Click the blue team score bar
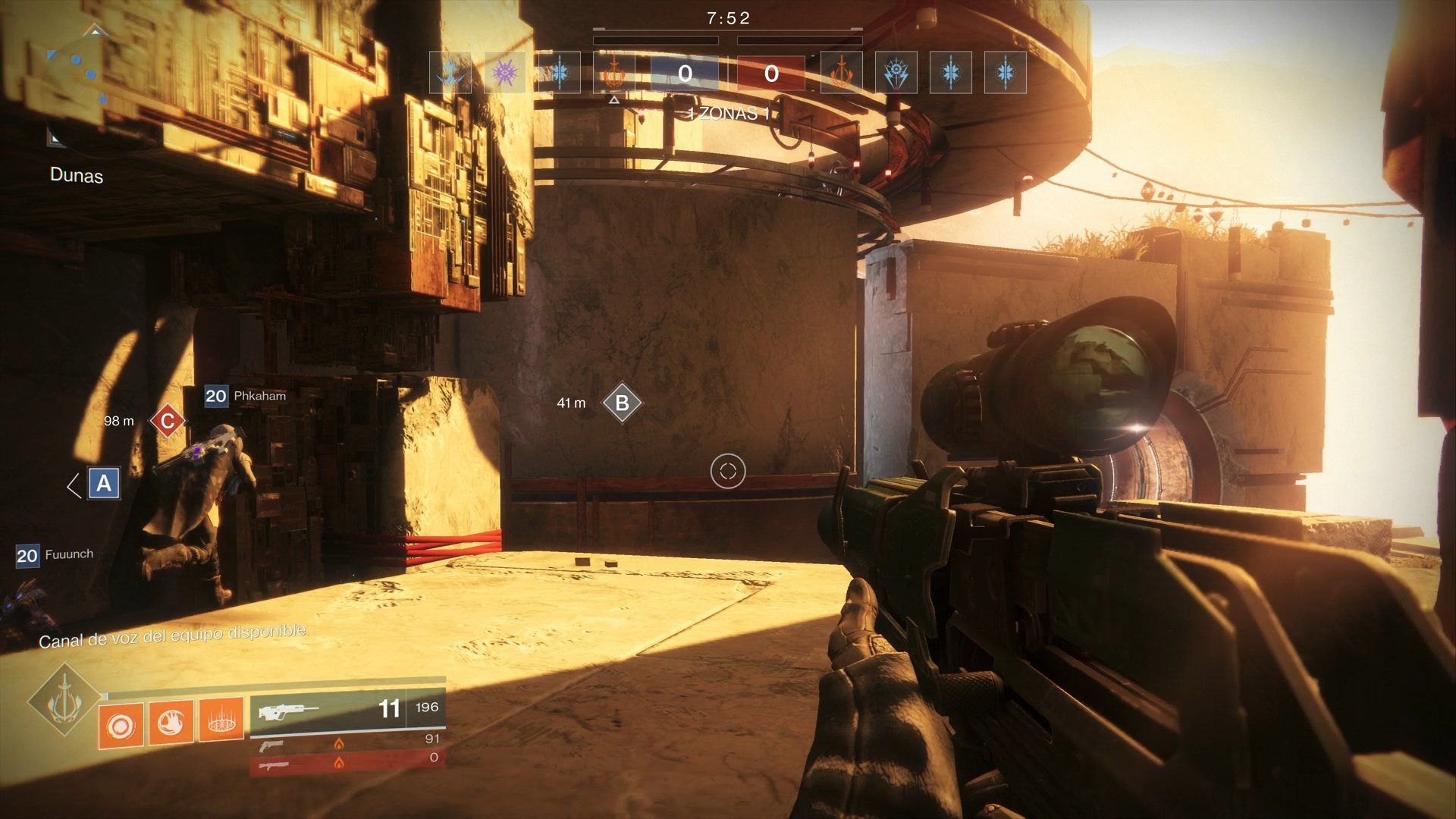1456x819 pixels. click(686, 74)
